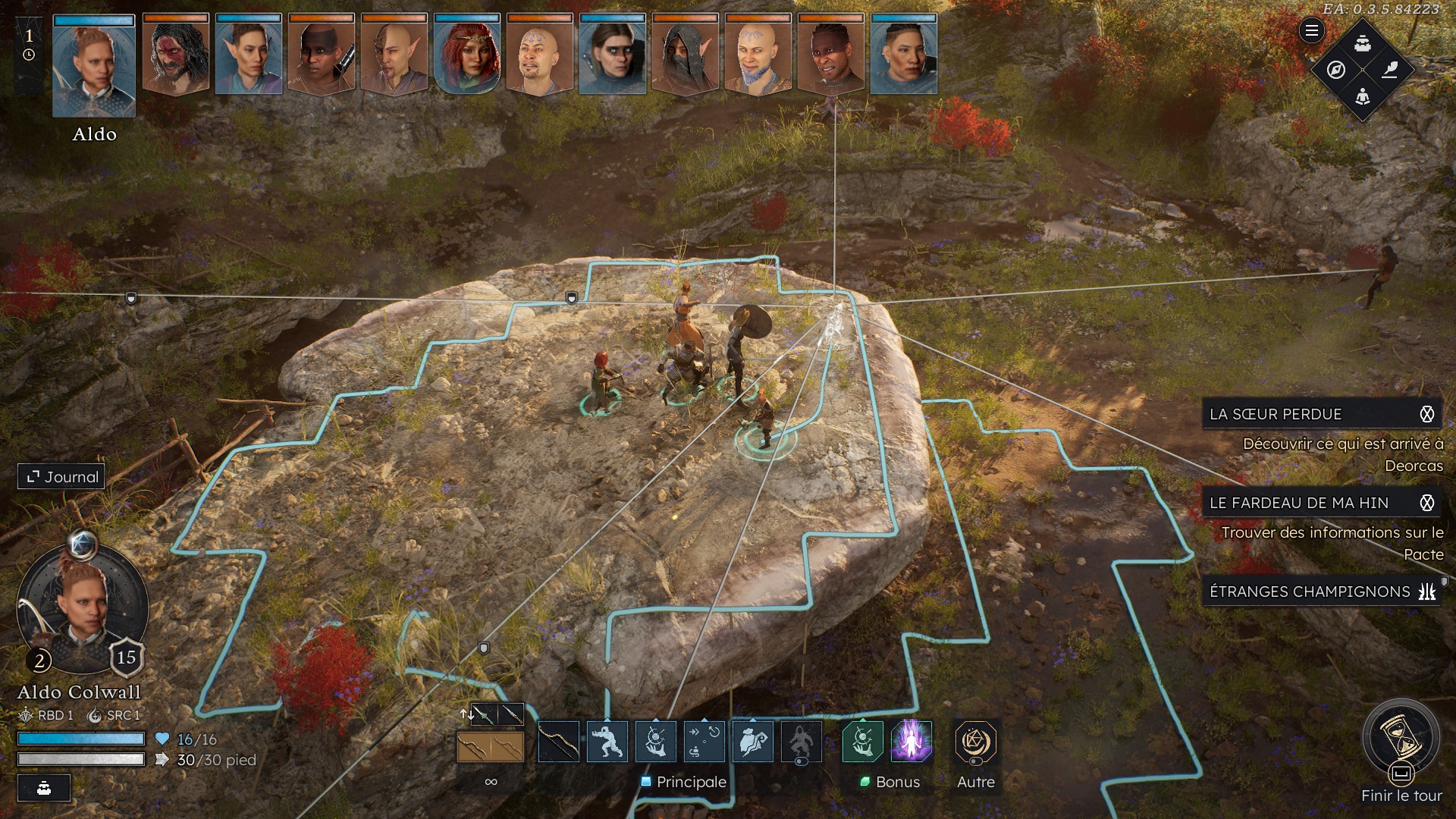Screen dimensions: 1456x819
Task: Activate the shove action icon
Action: tap(607, 742)
